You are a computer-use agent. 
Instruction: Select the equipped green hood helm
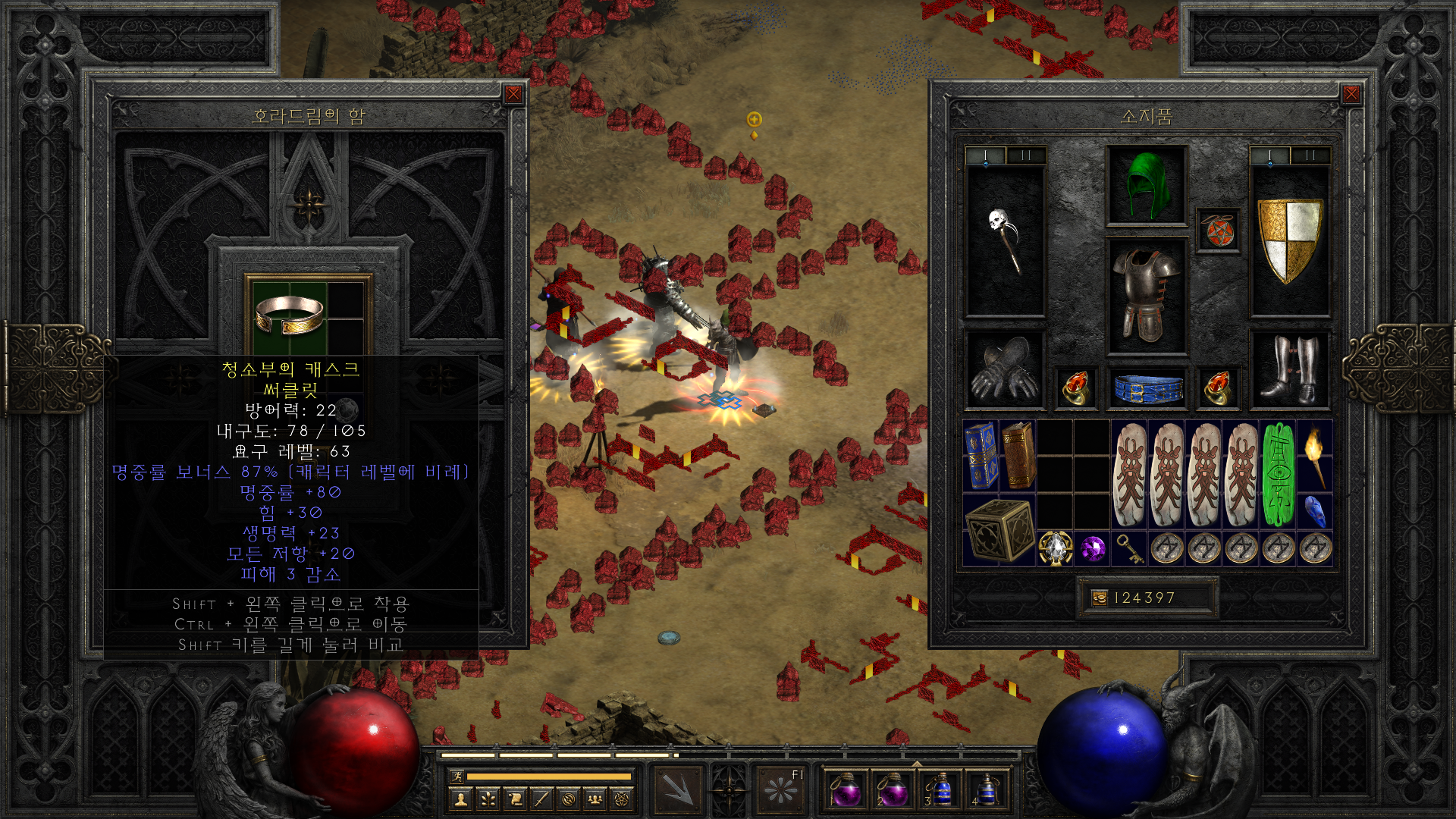pyautogui.click(x=1146, y=185)
